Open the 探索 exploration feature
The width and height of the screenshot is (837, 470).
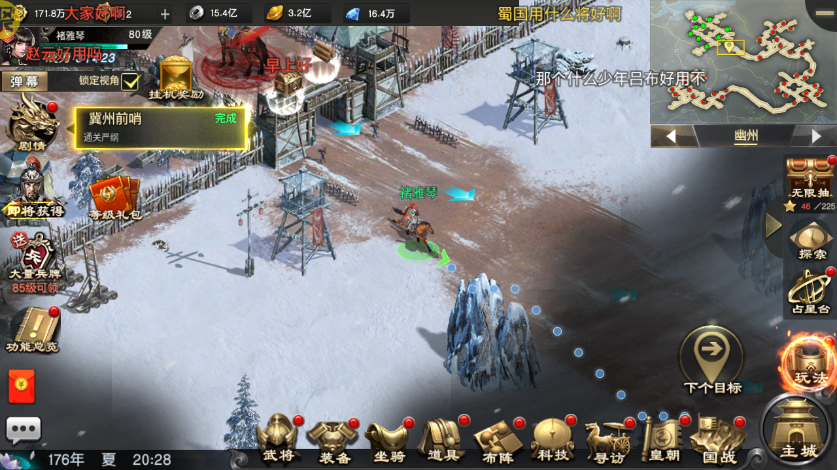pos(808,243)
